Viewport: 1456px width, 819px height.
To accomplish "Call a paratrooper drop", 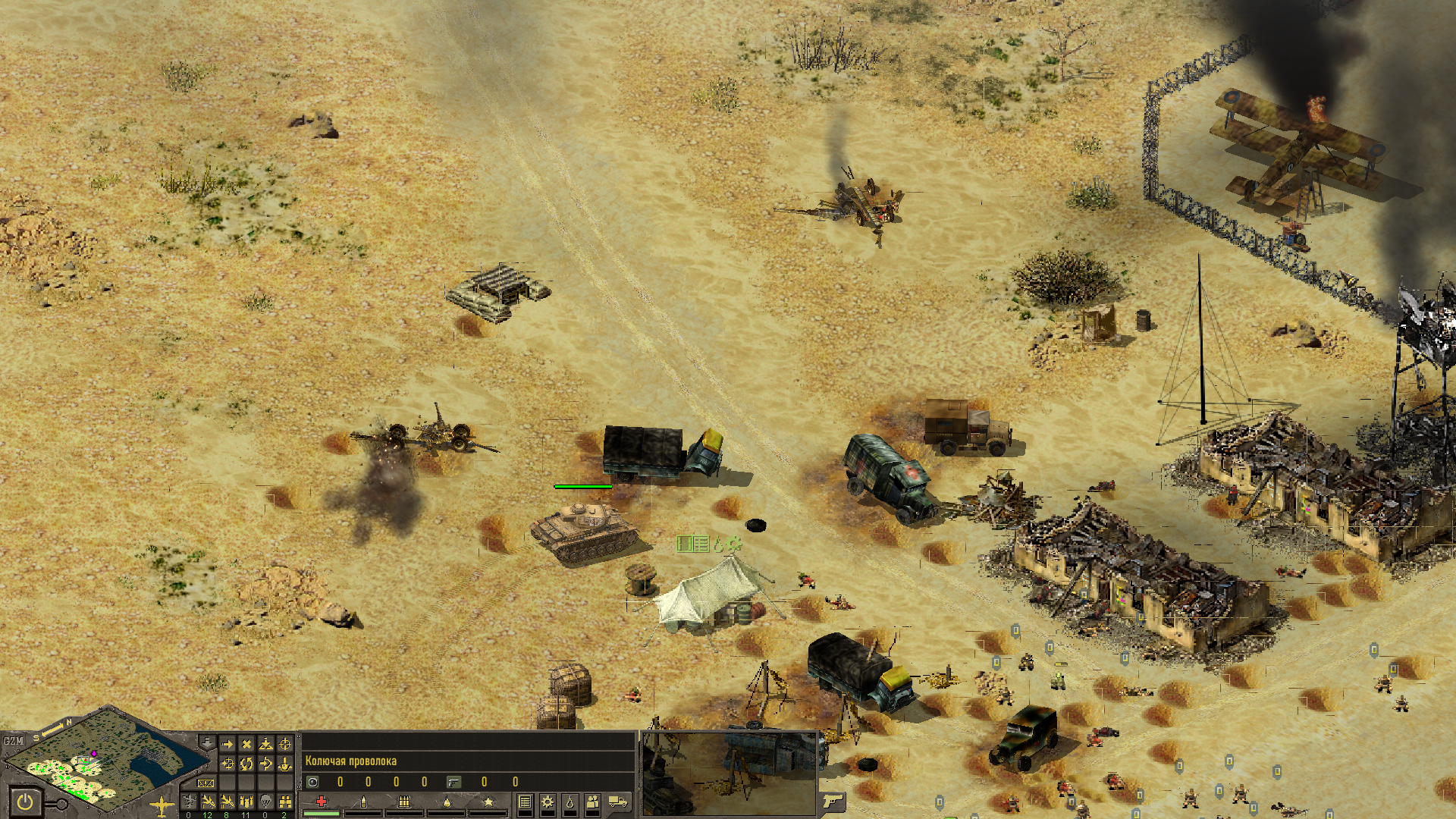I will coord(265,802).
